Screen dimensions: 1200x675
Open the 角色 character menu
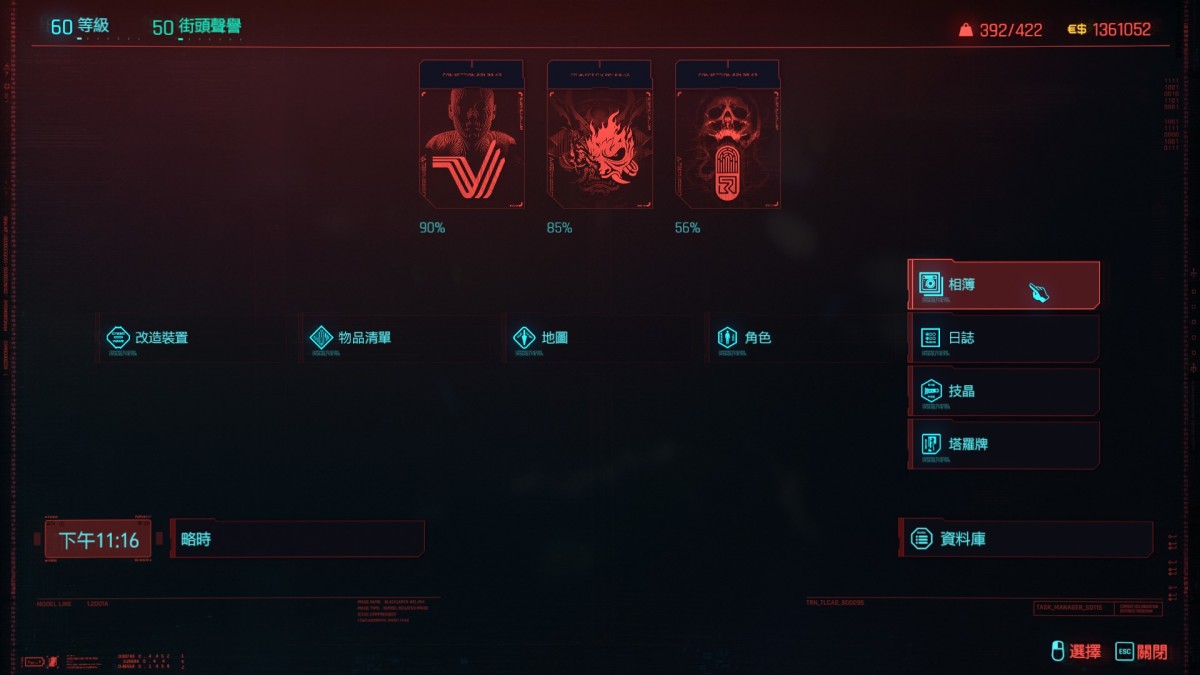click(x=757, y=338)
